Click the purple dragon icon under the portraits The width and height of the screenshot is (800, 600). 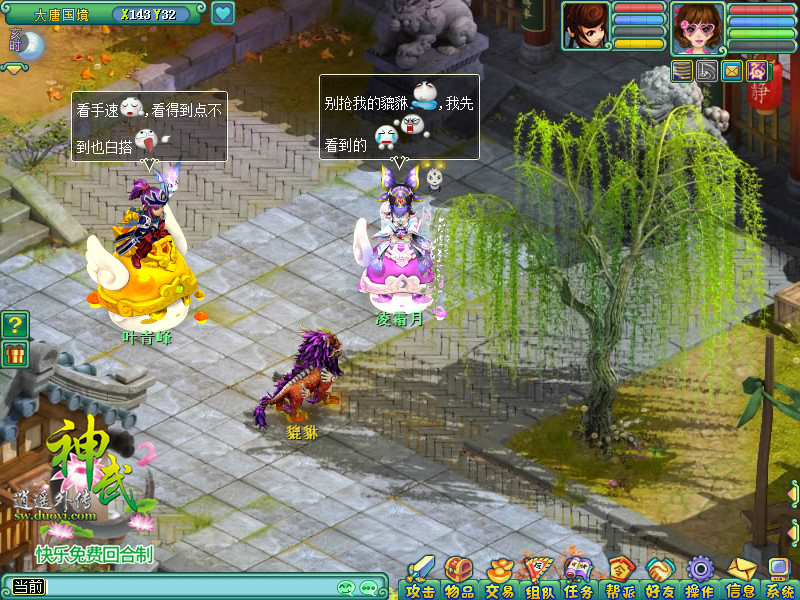coord(757,71)
